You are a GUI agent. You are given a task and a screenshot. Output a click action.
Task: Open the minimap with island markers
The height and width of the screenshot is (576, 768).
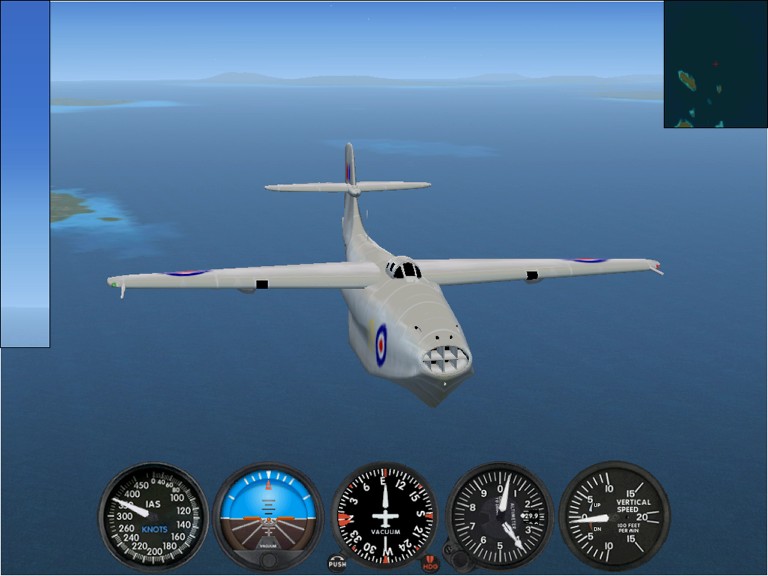click(715, 64)
